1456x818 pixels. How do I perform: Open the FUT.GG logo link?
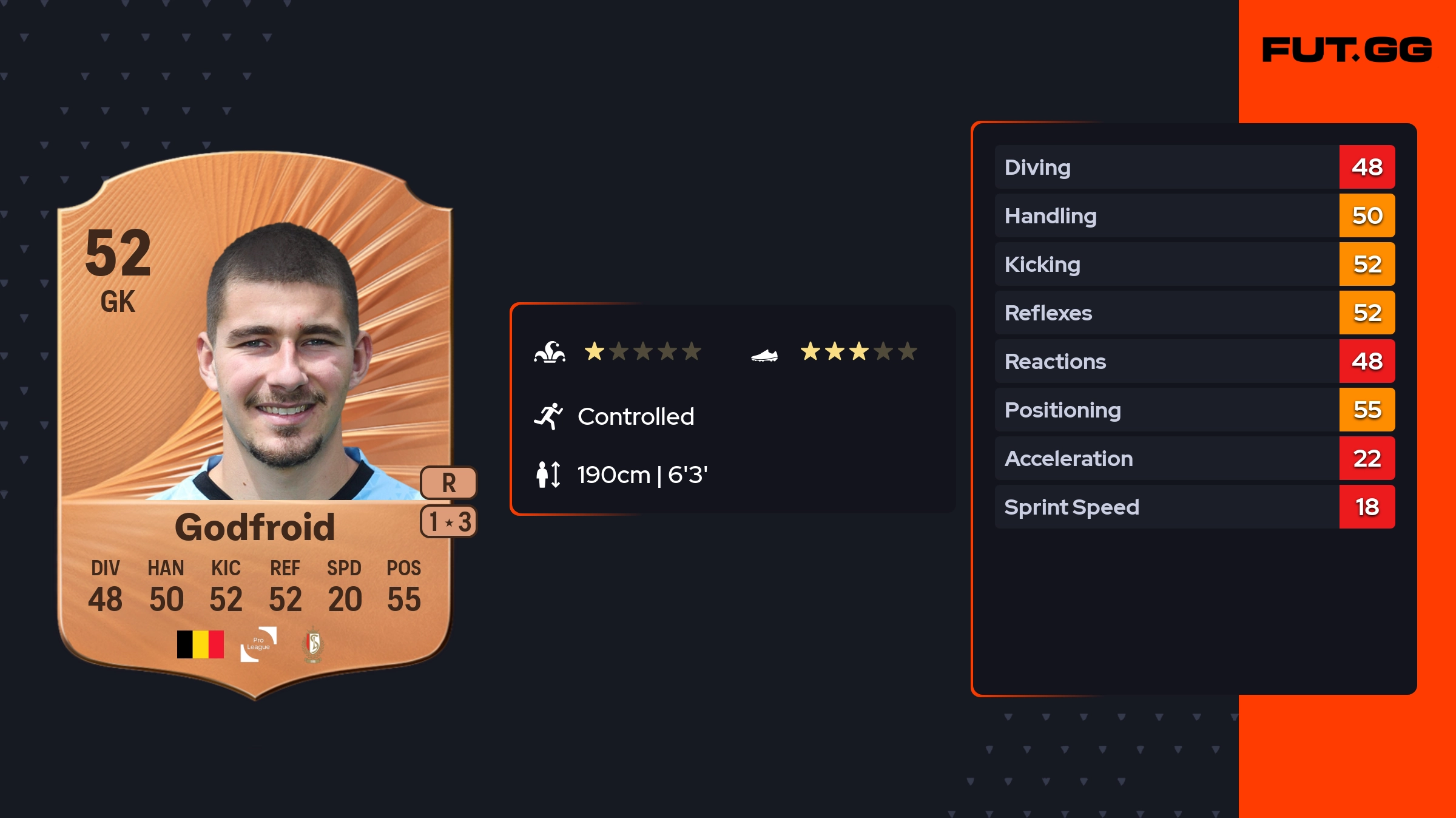click(x=1347, y=50)
